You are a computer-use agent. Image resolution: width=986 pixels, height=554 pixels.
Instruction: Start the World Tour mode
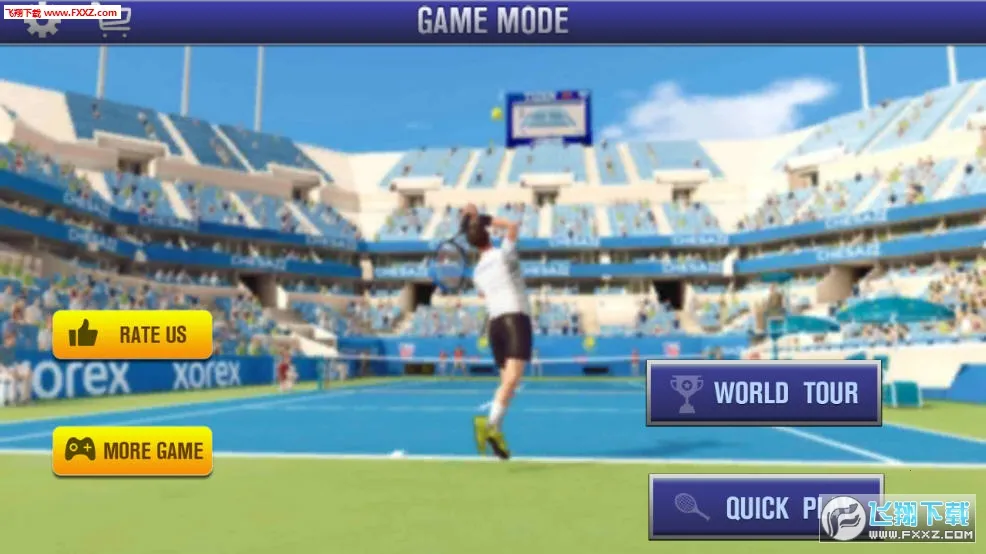coord(764,393)
